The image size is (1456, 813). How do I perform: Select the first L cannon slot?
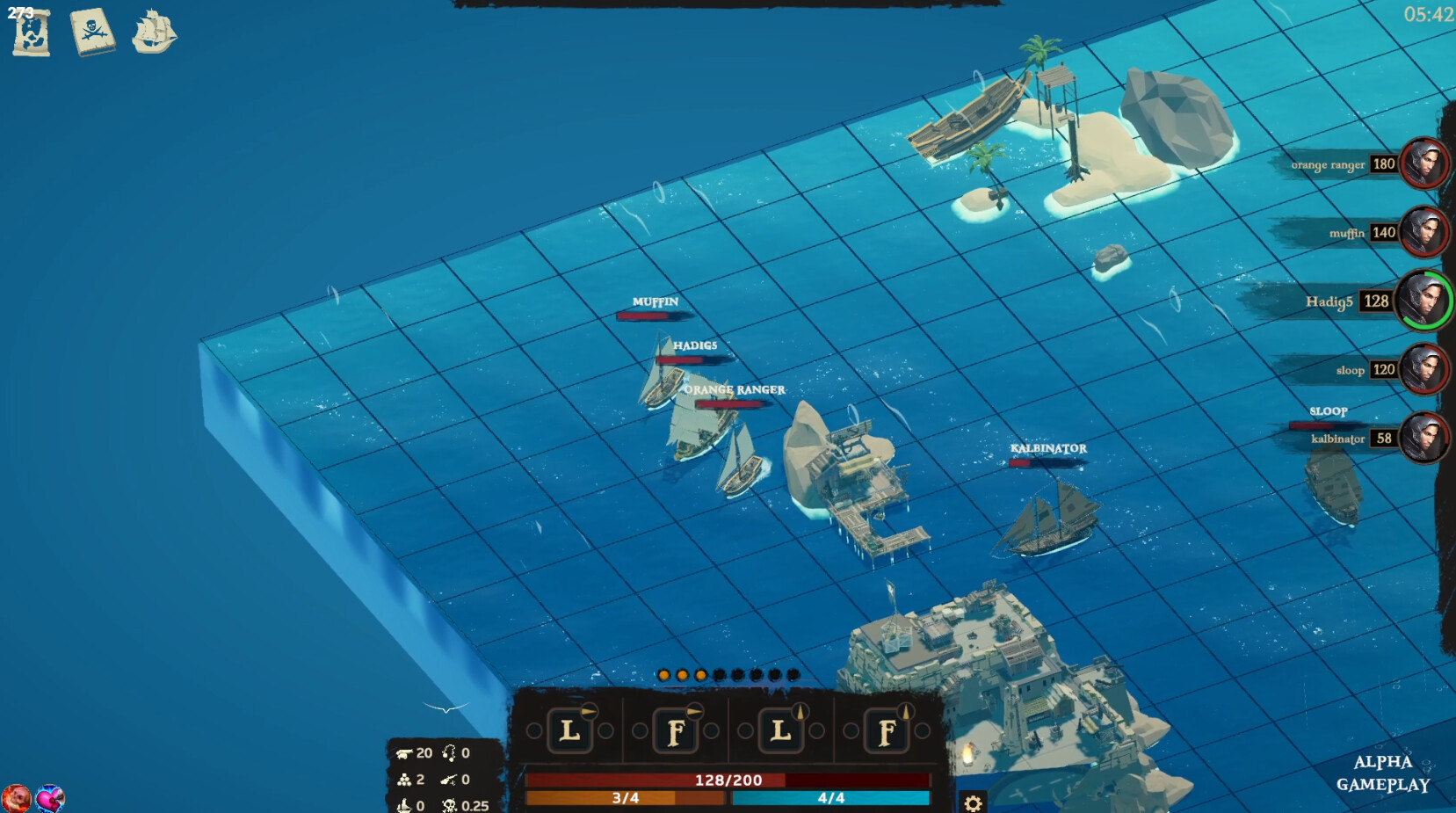(x=572, y=730)
